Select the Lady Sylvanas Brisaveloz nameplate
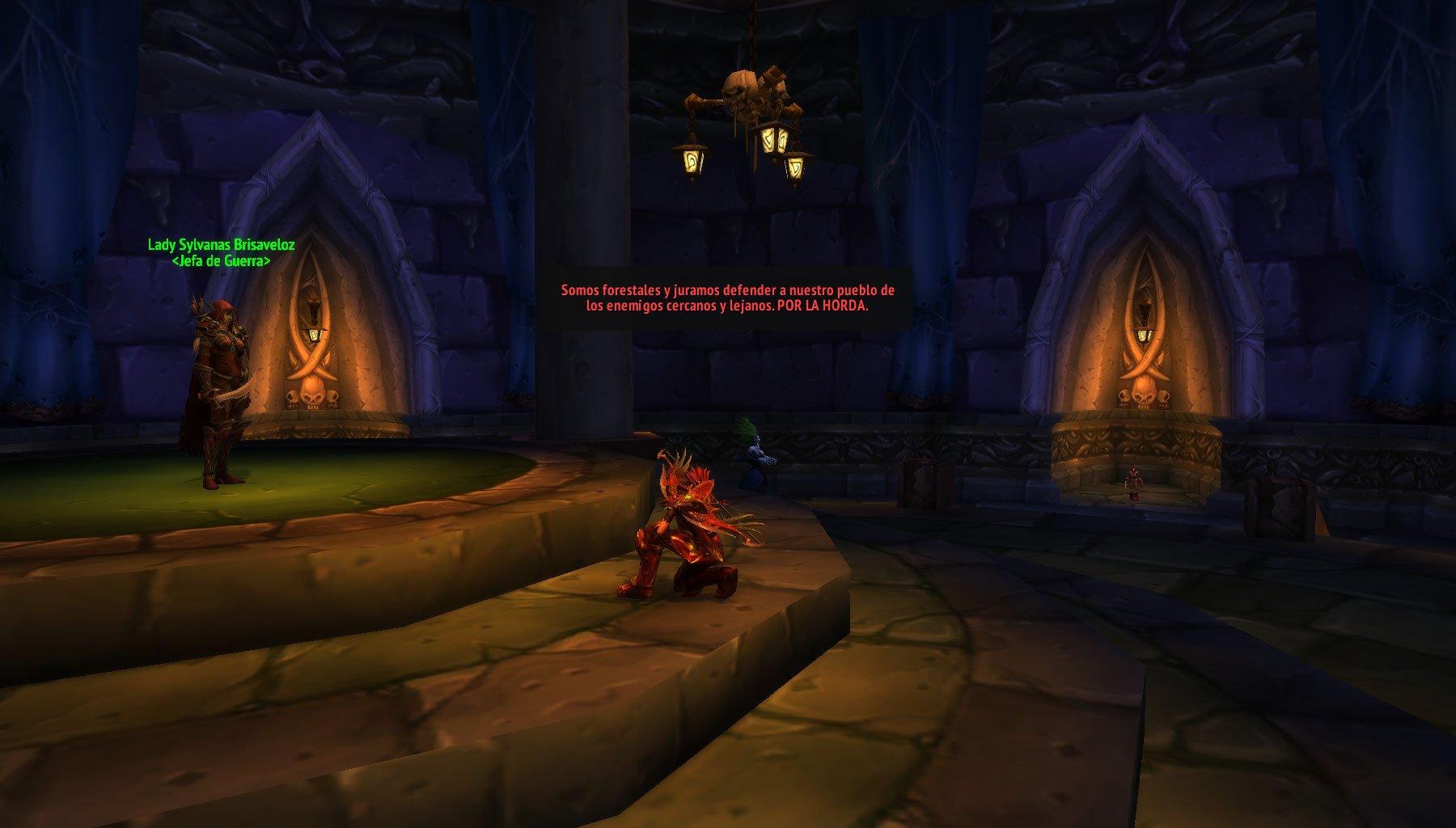The width and height of the screenshot is (1456, 828). coord(221,245)
